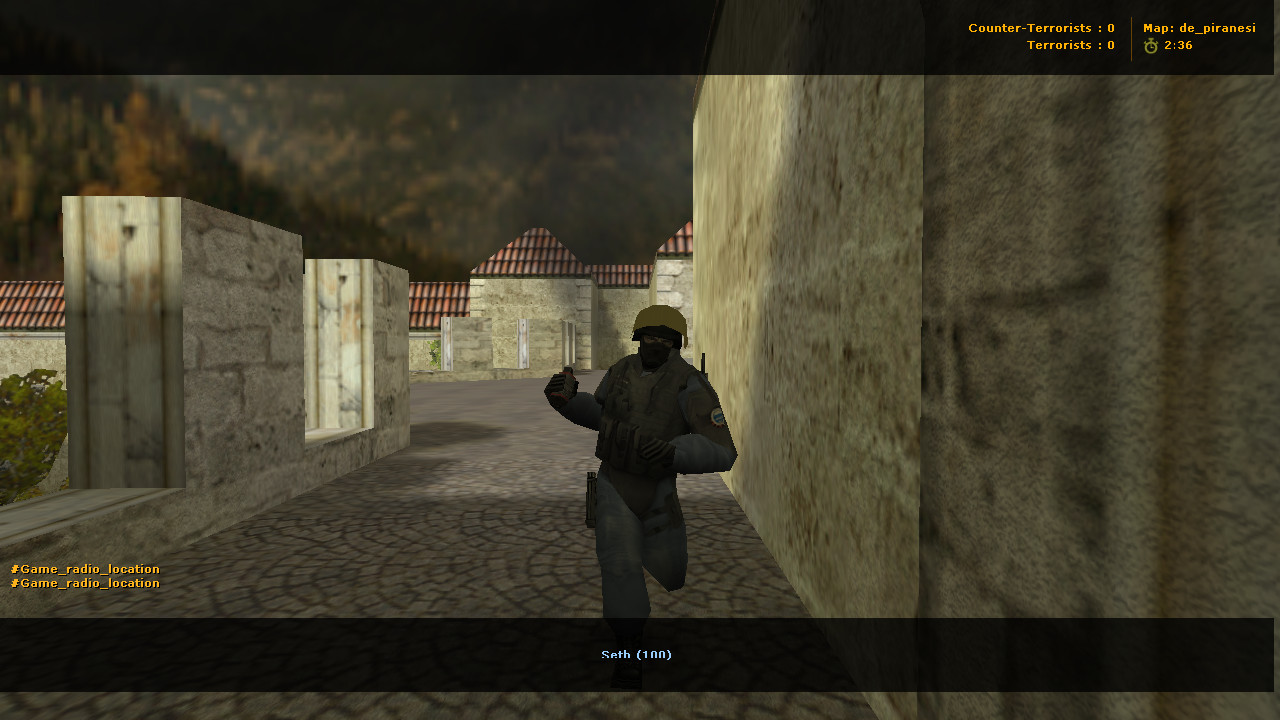Click Seth's helmet

pos(658,320)
